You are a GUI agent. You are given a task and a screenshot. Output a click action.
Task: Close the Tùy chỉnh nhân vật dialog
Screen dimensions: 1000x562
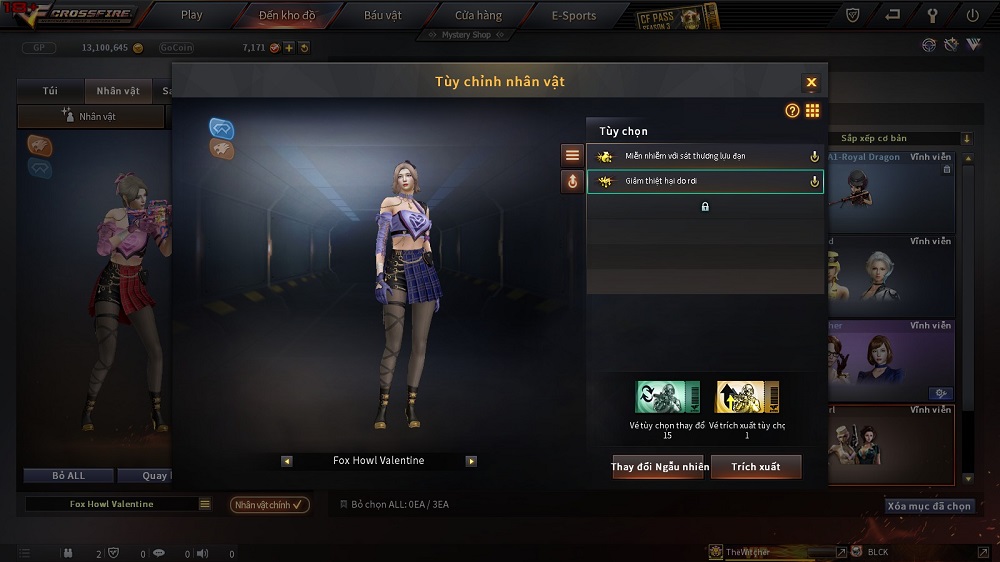click(x=811, y=82)
